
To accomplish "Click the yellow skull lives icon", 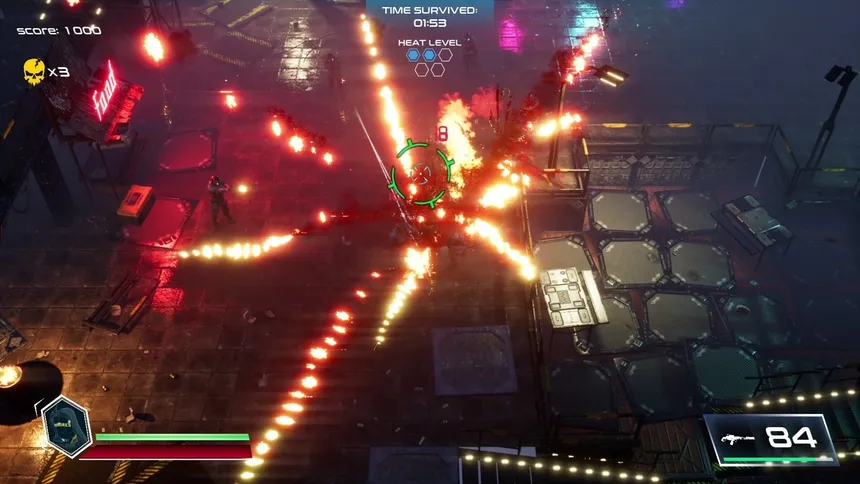I will click(x=34, y=71).
